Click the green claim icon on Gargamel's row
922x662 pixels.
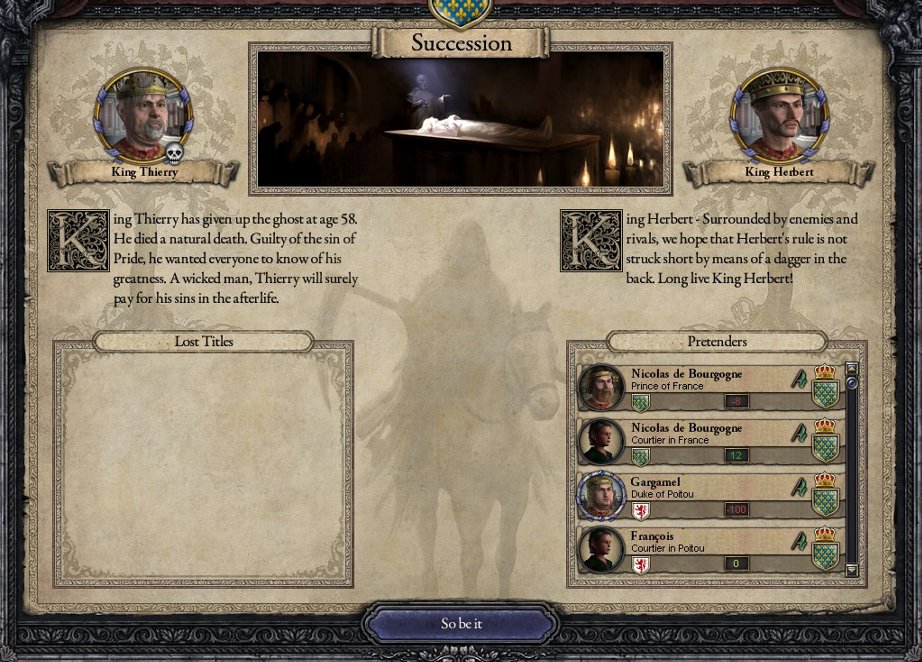[798, 487]
